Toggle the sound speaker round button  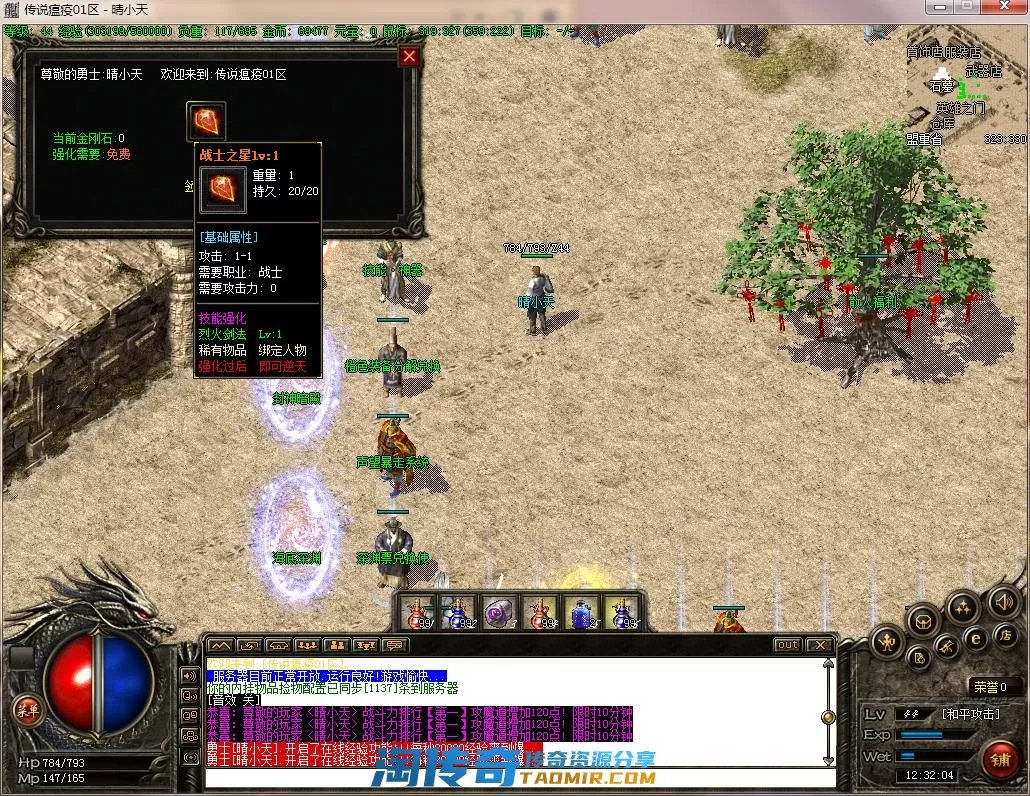(1002, 602)
